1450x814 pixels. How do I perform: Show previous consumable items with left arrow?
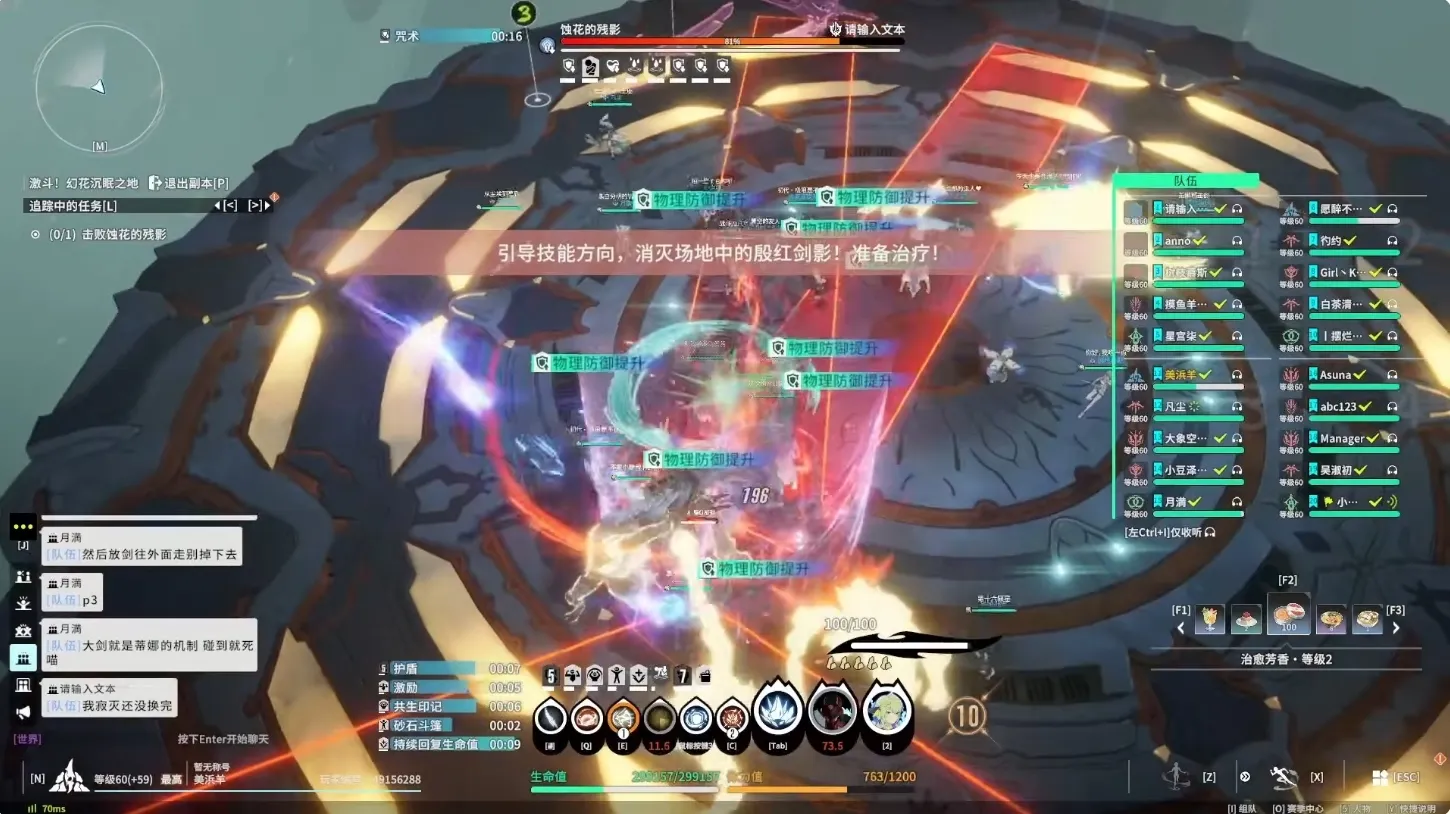pos(1181,628)
